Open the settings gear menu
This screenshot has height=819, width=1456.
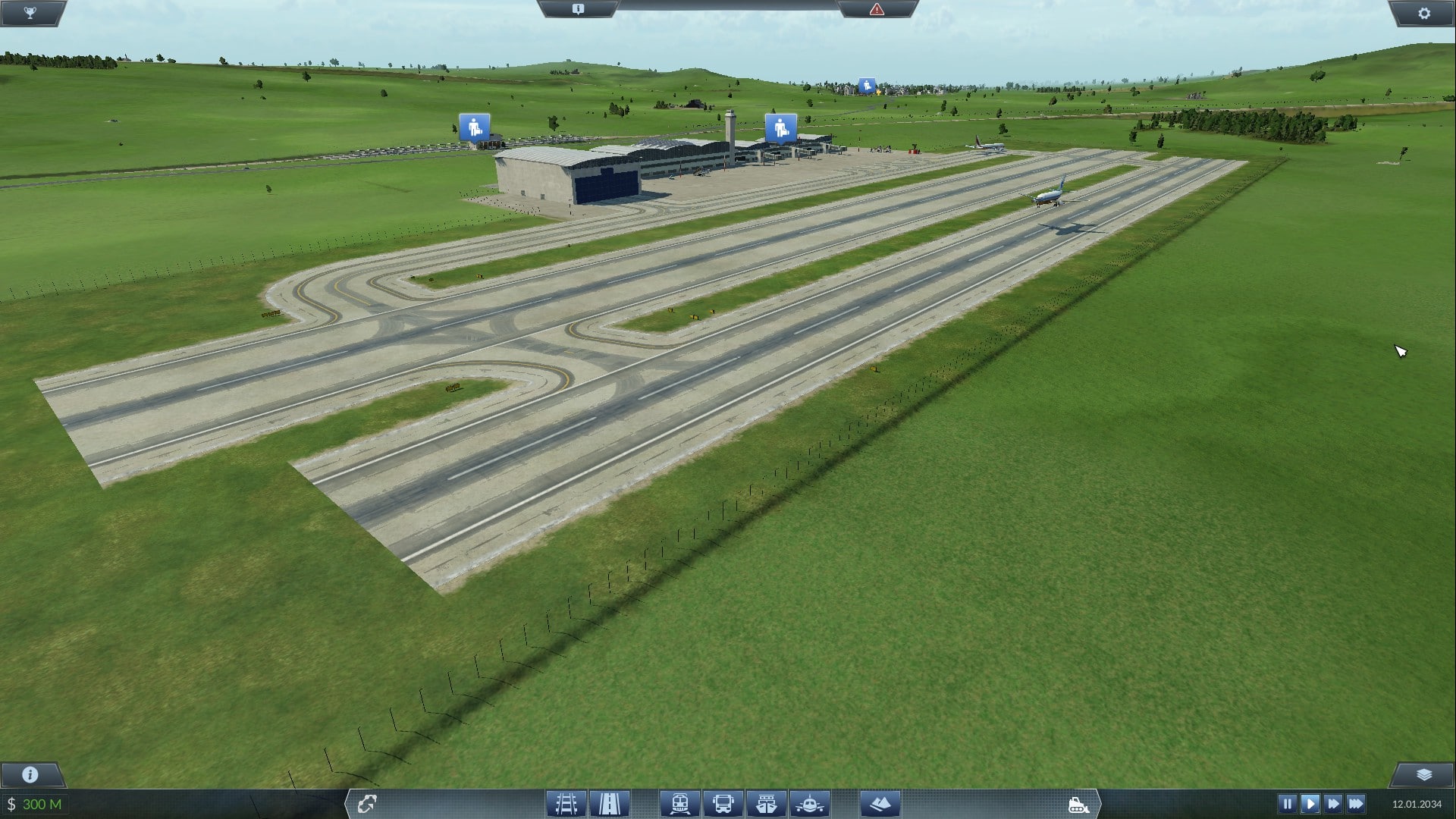click(x=1423, y=13)
